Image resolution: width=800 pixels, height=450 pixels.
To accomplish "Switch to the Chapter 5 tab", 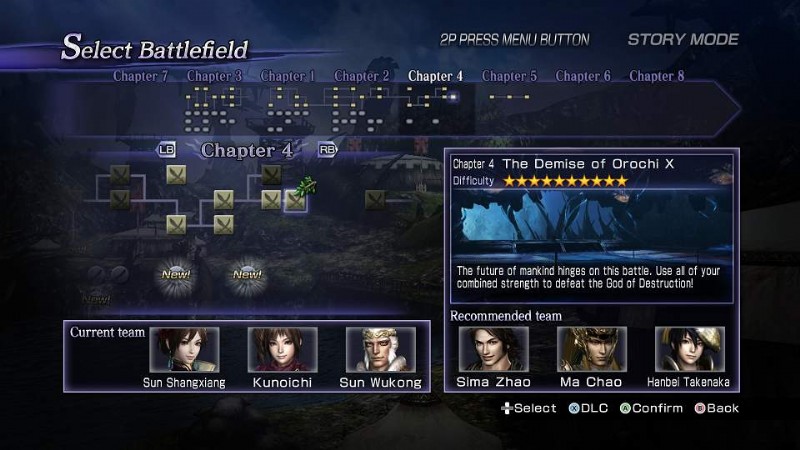I will point(509,76).
